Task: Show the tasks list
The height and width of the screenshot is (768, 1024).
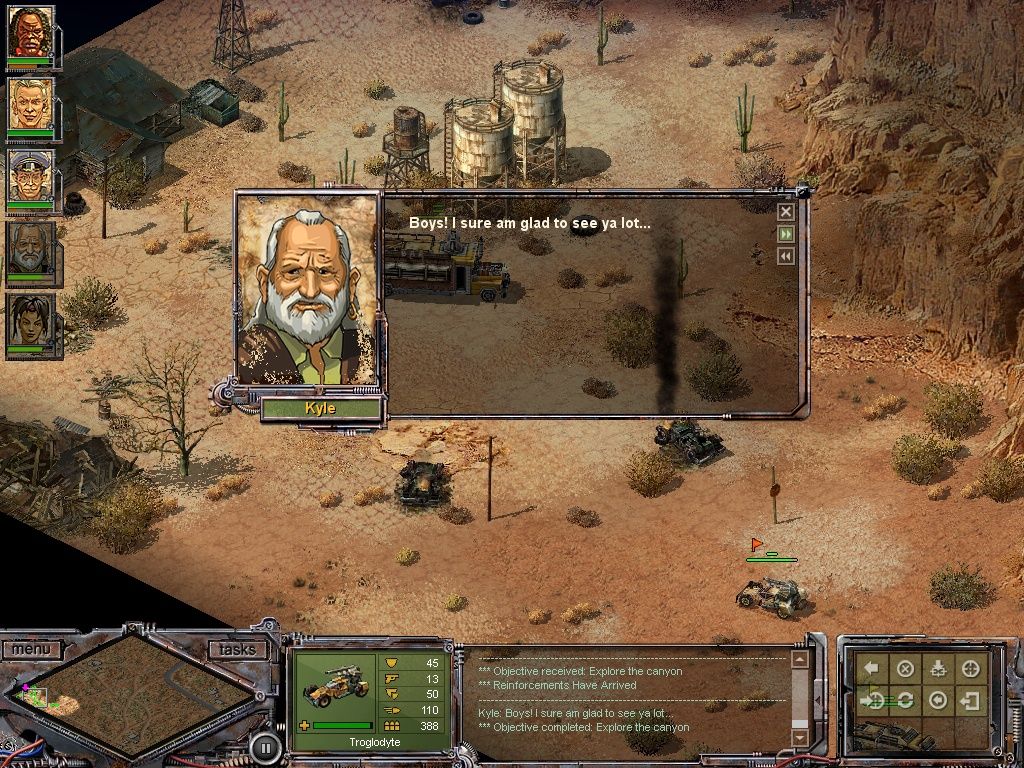Action: pyautogui.click(x=238, y=650)
